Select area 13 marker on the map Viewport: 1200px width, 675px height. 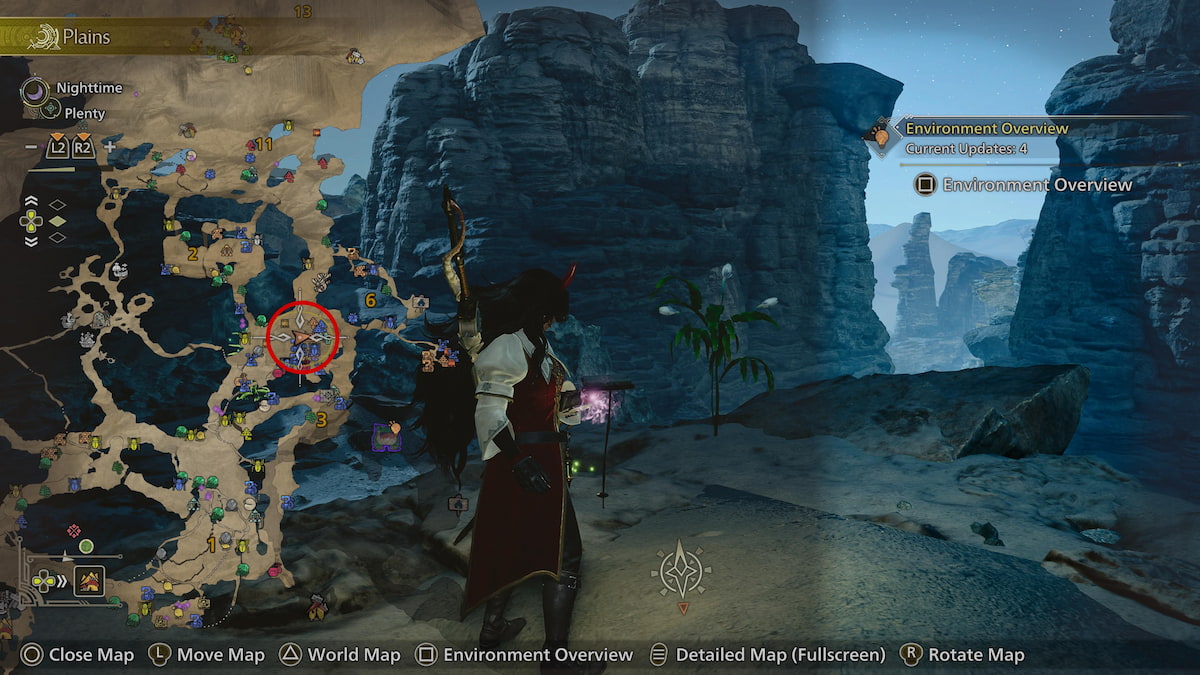pyautogui.click(x=302, y=12)
